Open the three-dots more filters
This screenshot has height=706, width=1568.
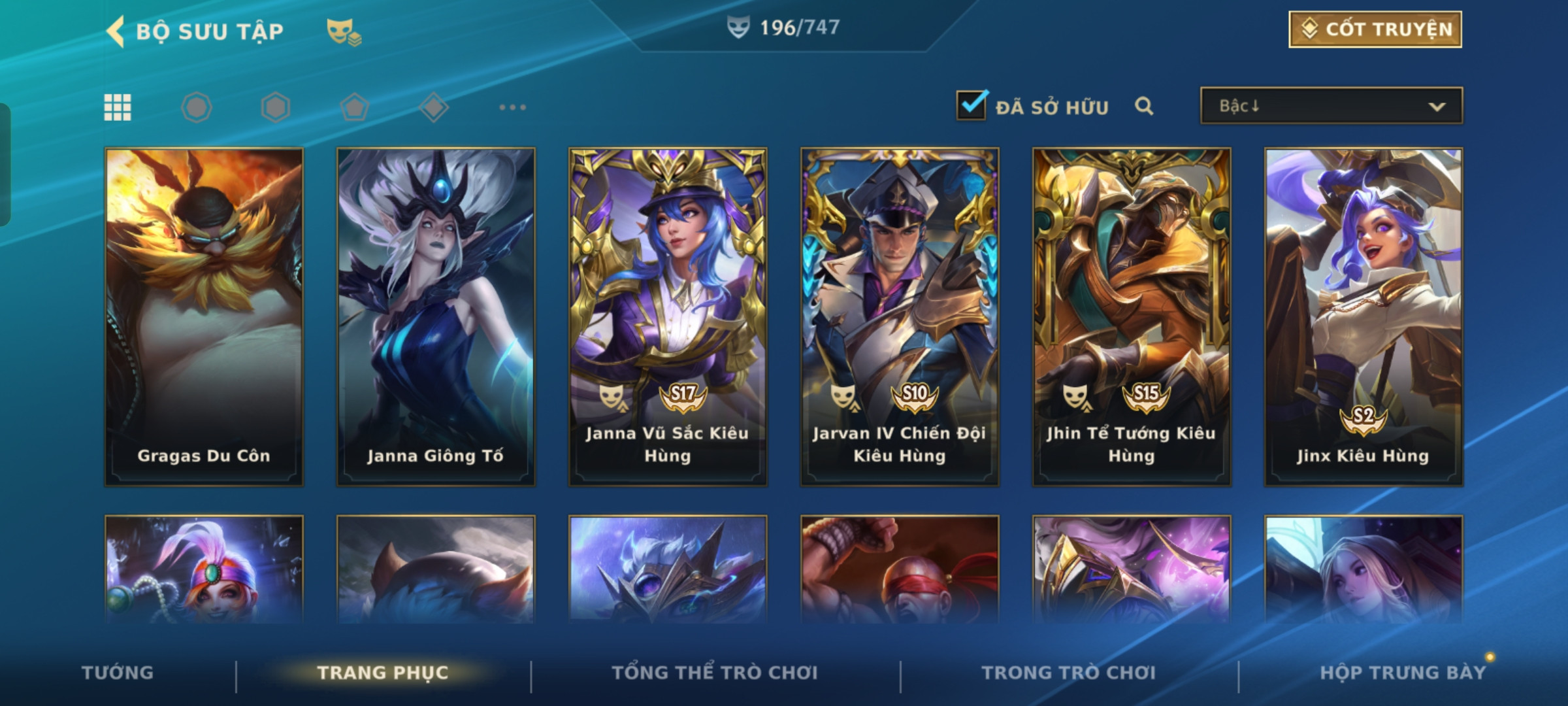(512, 107)
